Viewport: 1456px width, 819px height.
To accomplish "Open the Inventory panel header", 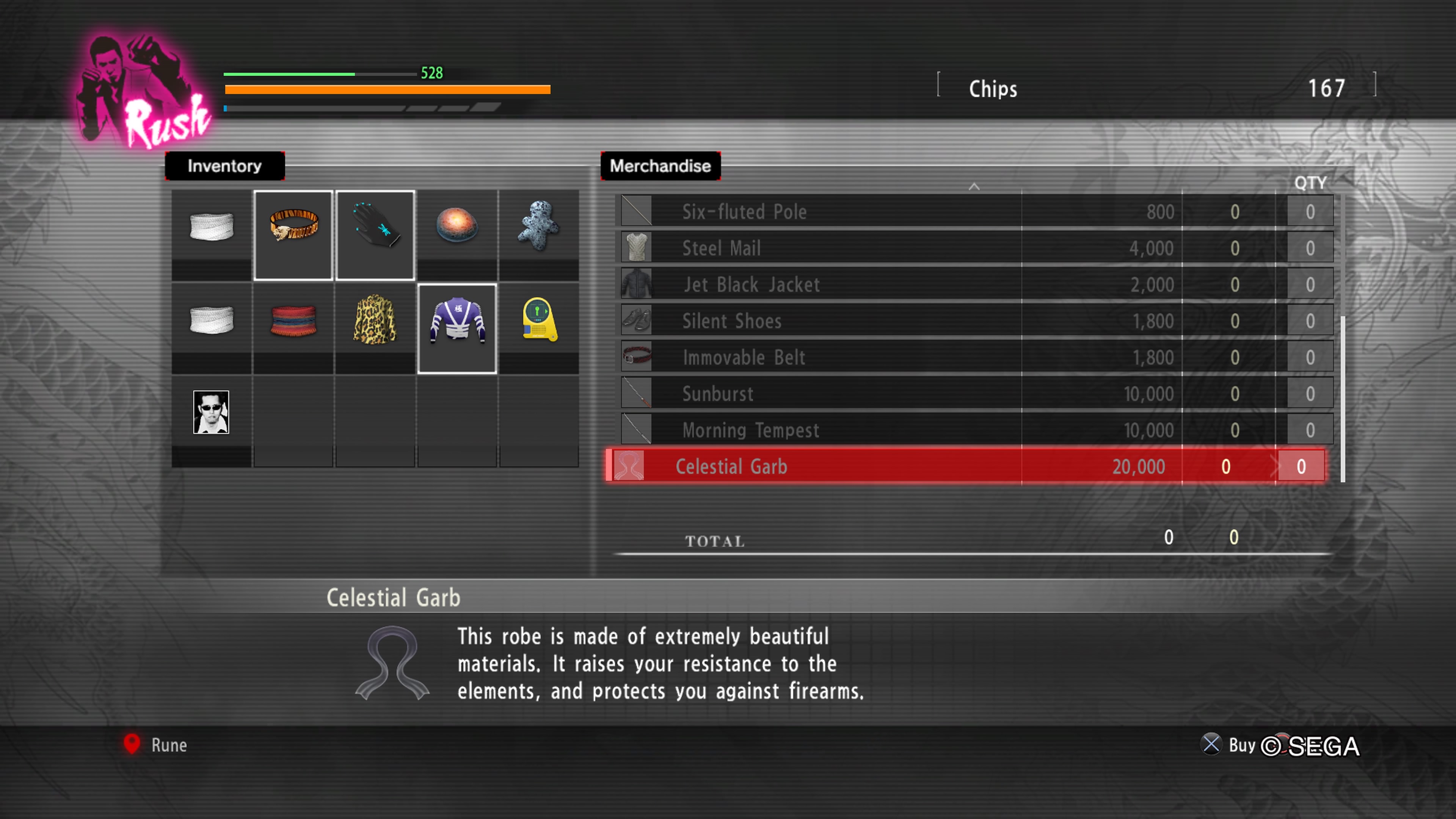I will [x=224, y=166].
